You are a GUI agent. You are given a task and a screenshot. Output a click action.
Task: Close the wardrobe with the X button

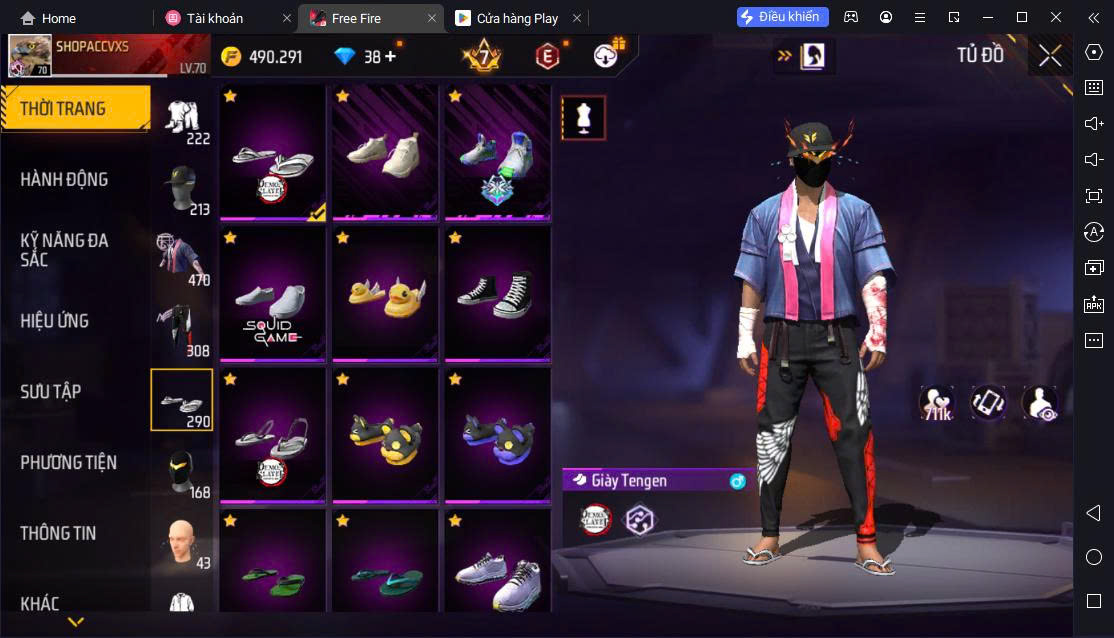click(x=1050, y=56)
